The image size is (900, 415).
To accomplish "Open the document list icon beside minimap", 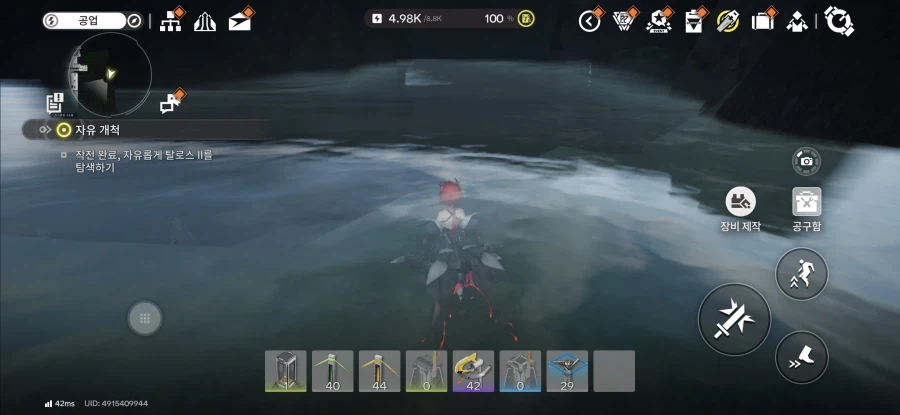I will 55,102.
